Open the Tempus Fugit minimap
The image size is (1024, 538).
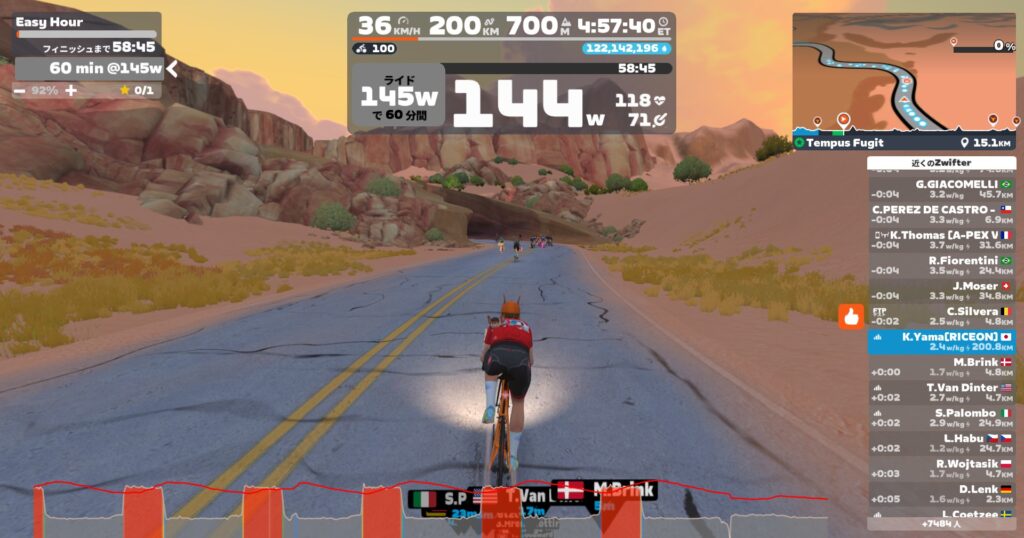905,75
